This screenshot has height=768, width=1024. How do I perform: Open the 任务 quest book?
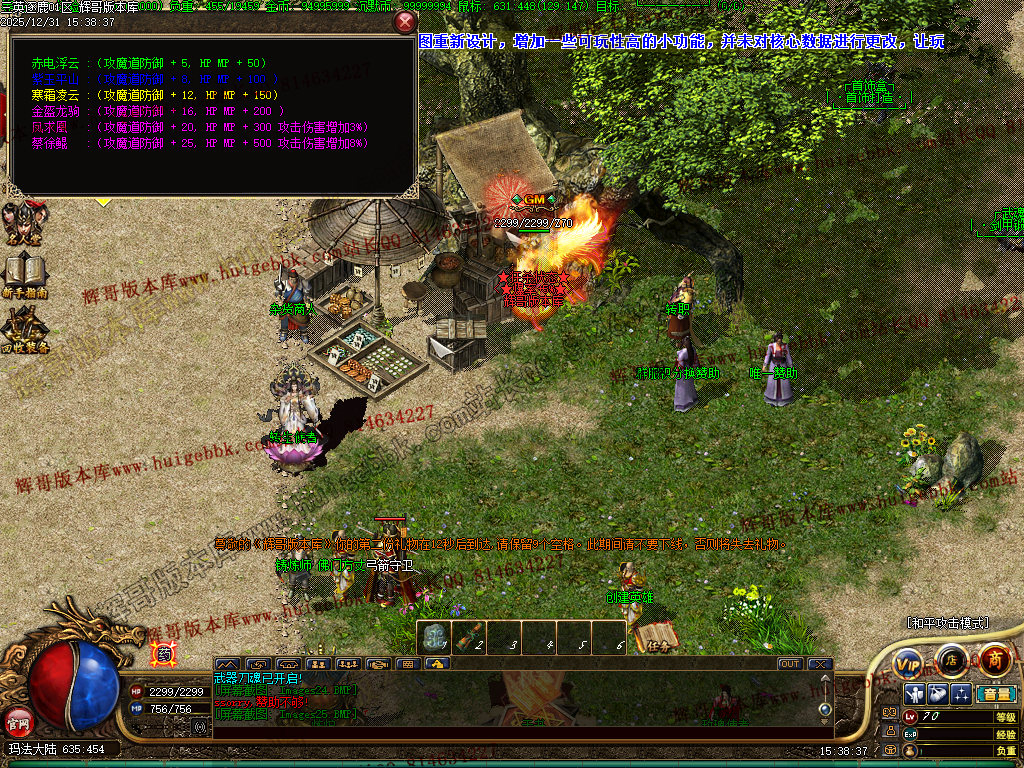click(x=656, y=637)
